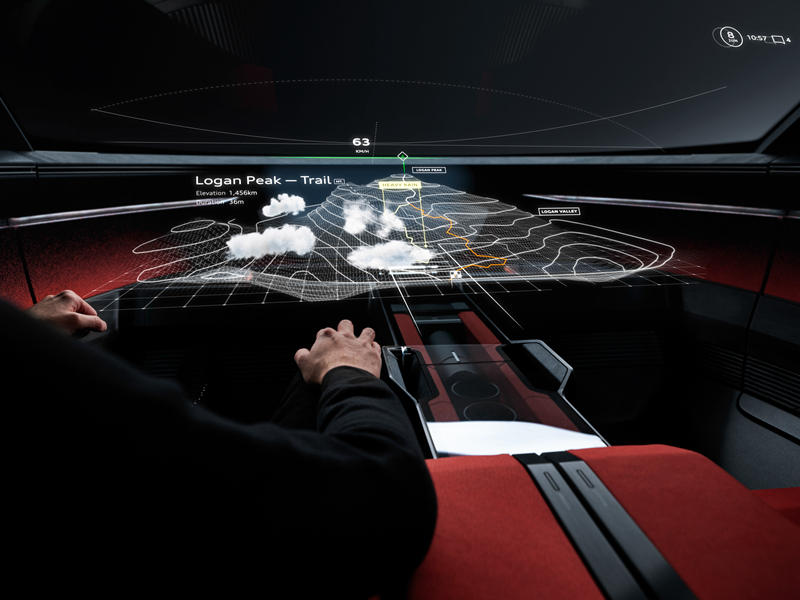Select the checkered trail start marker
Screen dimensions: 800x600
[x=456, y=273]
